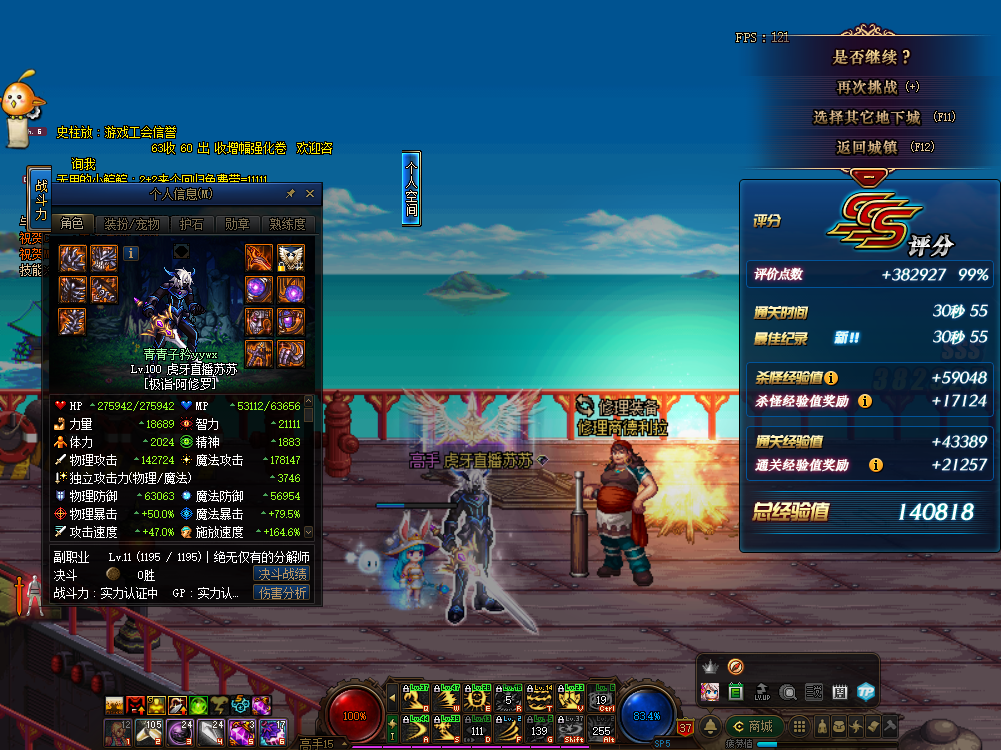
Task: Open the bag inventory icon
Action: (x=840, y=726)
